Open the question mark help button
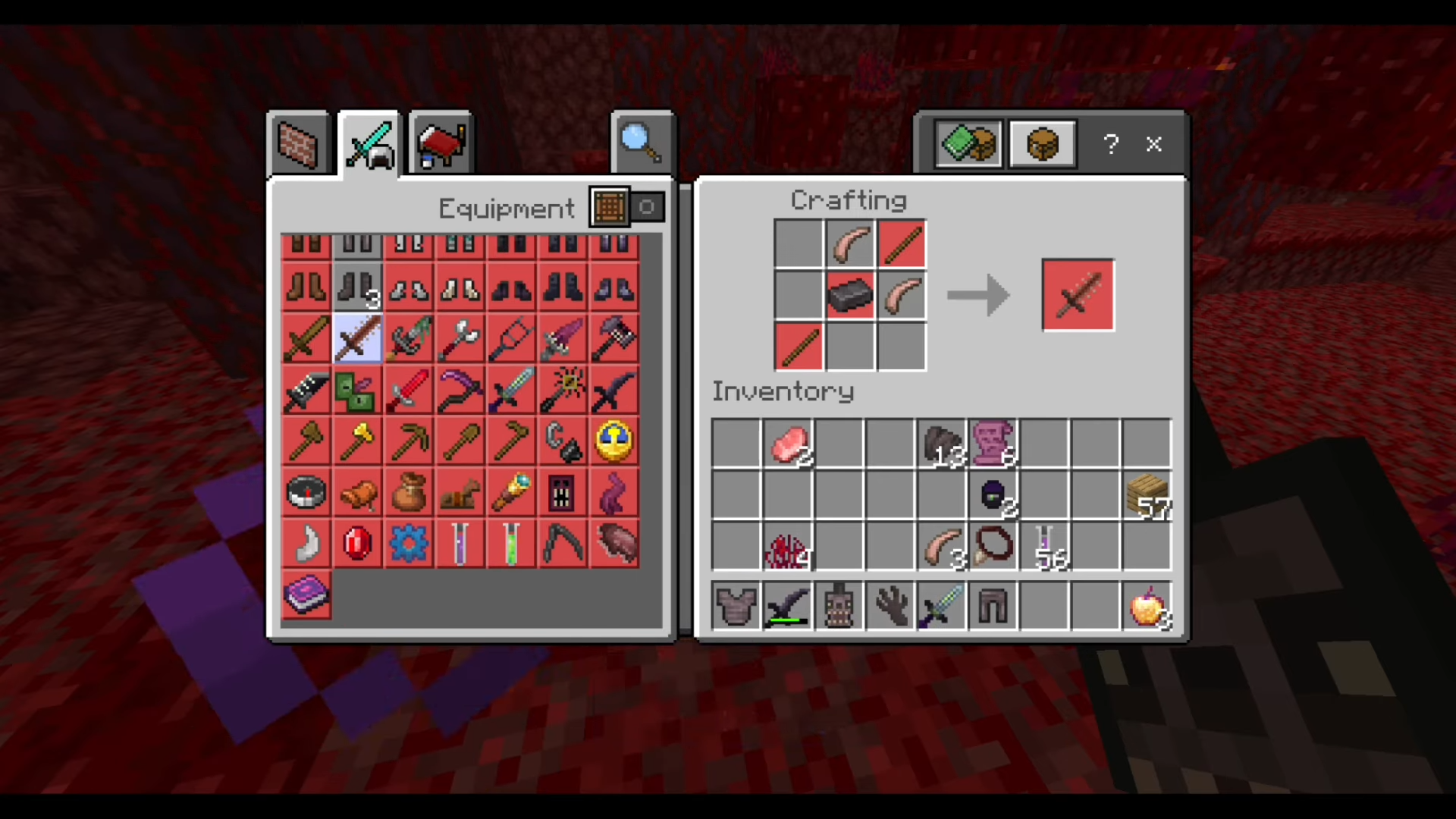 pos(1111,144)
